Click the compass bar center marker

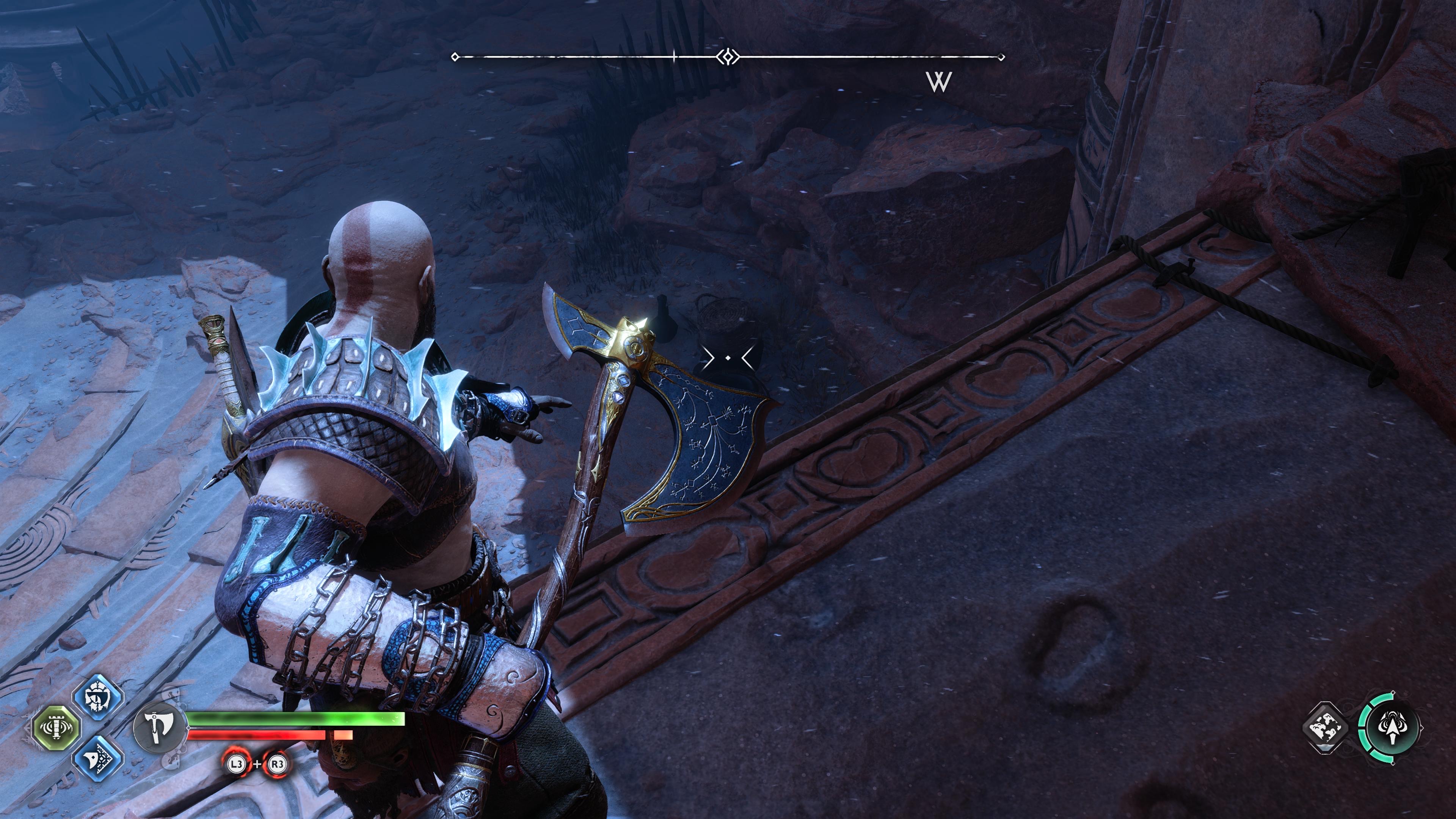coord(728,57)
